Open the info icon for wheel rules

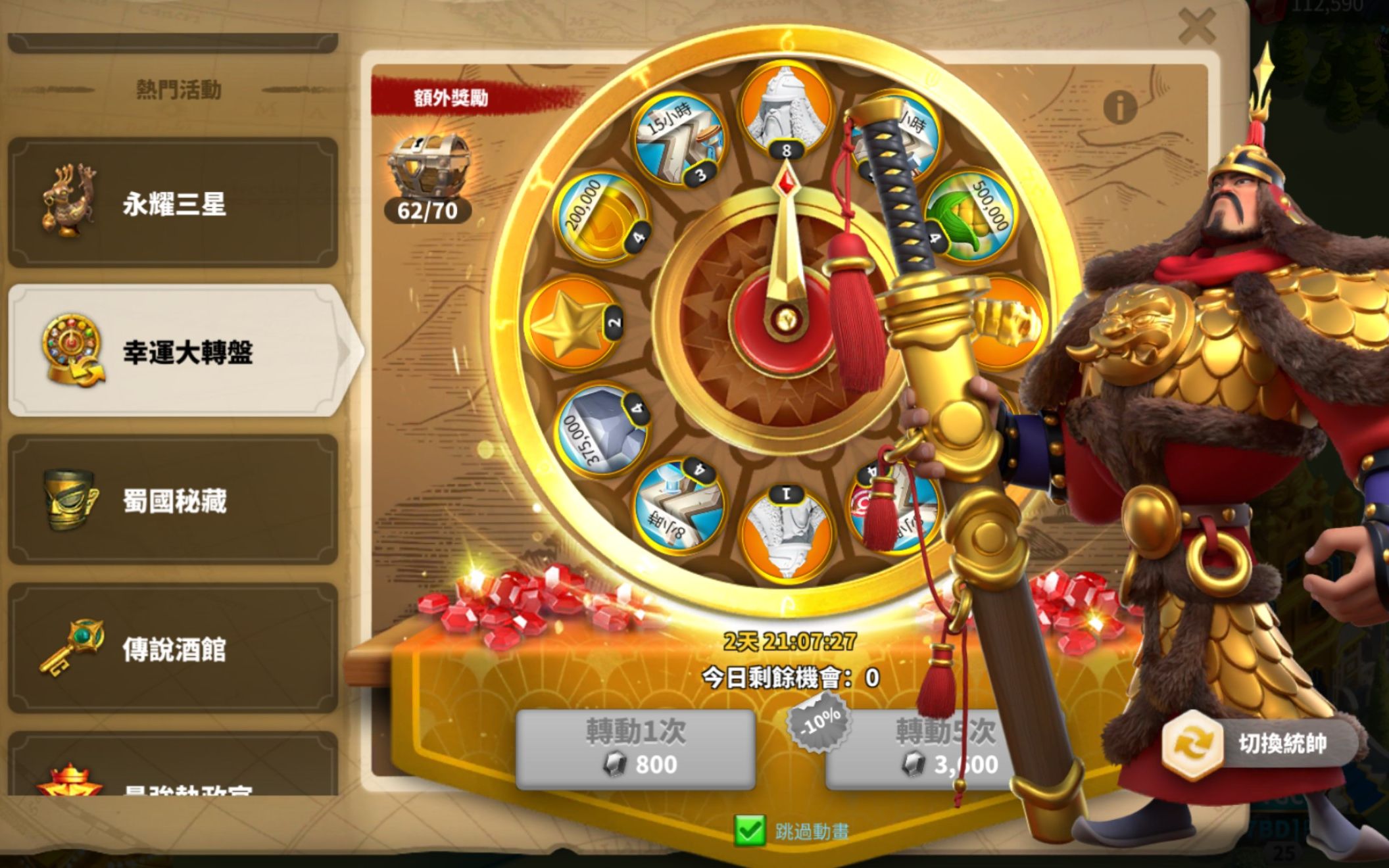(1119, 106)
